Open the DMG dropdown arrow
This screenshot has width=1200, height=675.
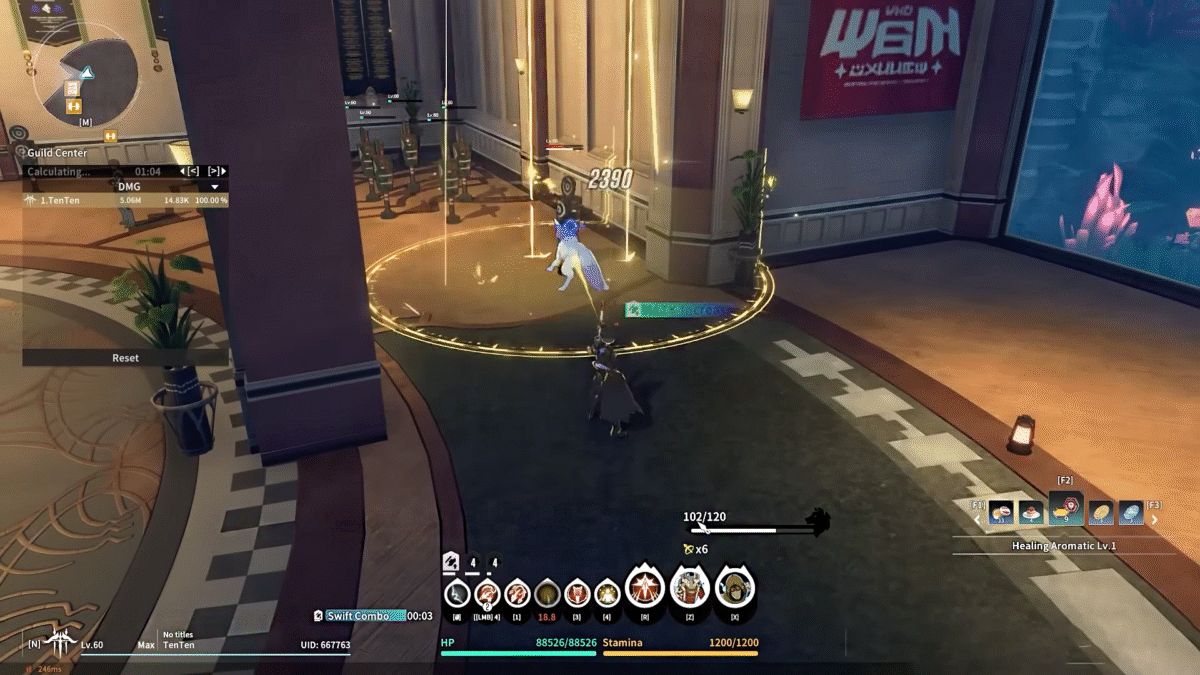coord(214,186)
